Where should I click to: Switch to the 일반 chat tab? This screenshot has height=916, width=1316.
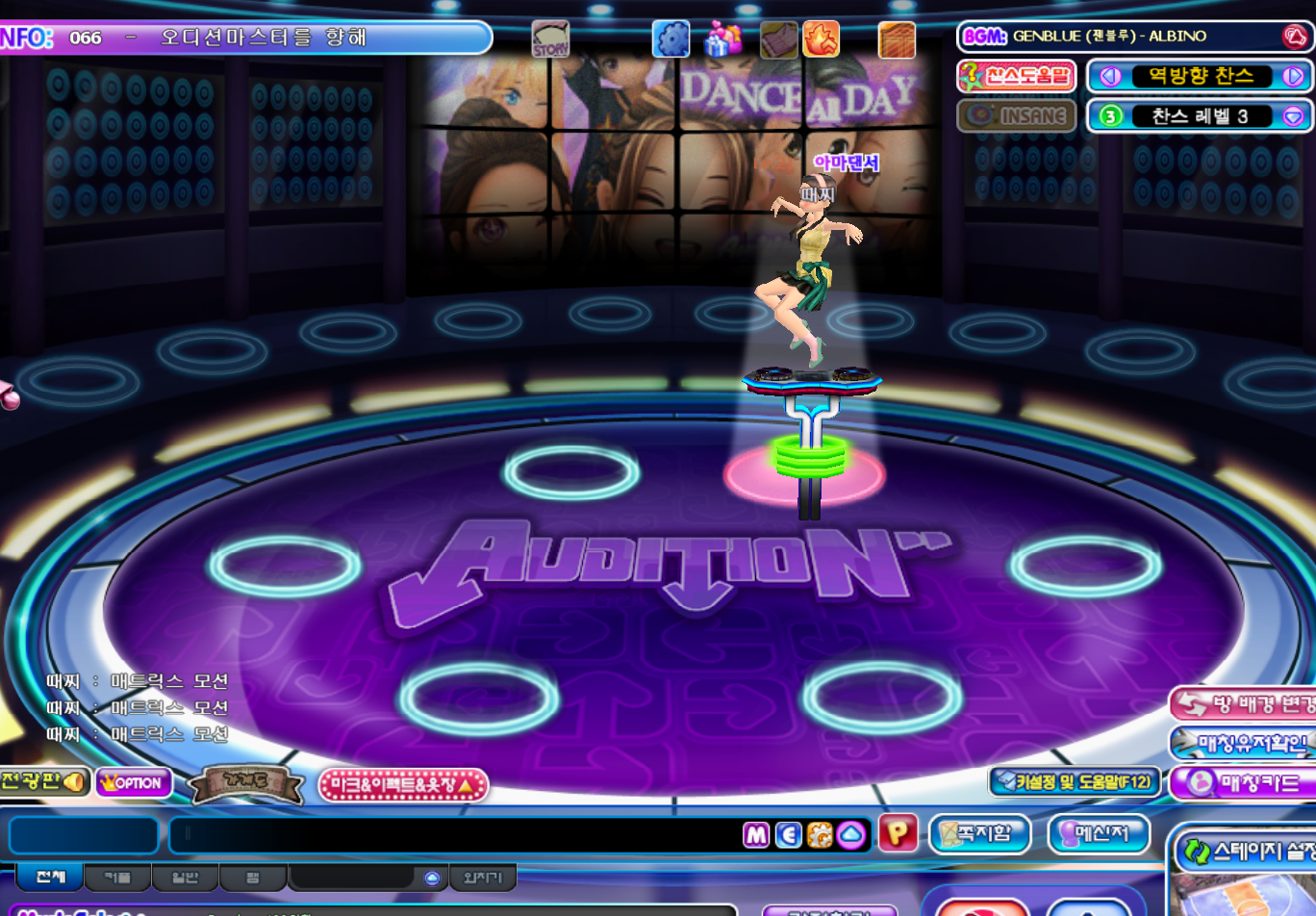[185, 877]
